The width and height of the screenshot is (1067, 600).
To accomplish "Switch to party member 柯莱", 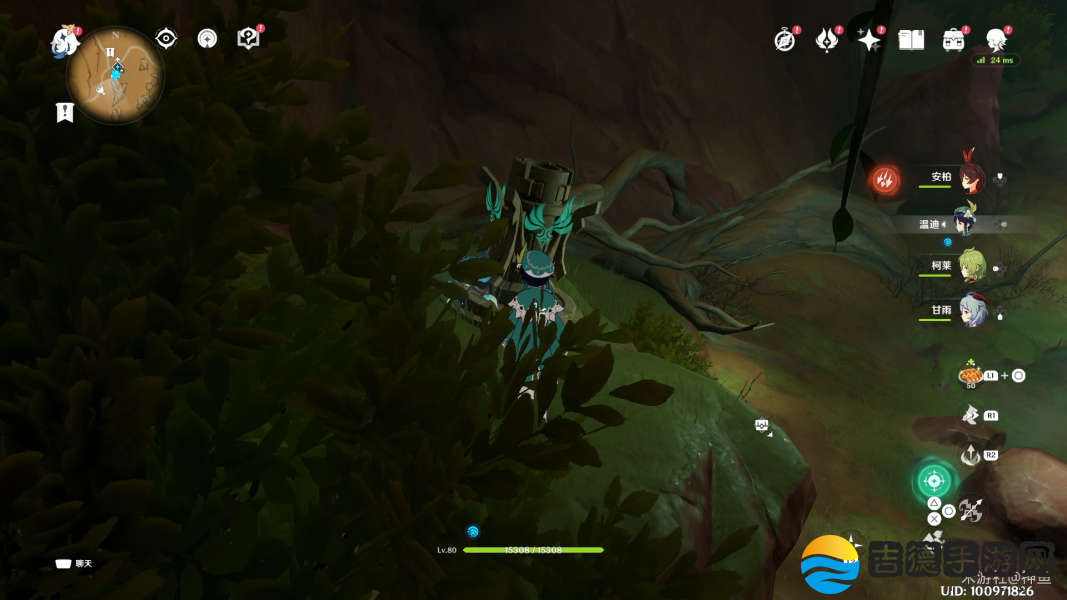I will [x=970, y=265].
